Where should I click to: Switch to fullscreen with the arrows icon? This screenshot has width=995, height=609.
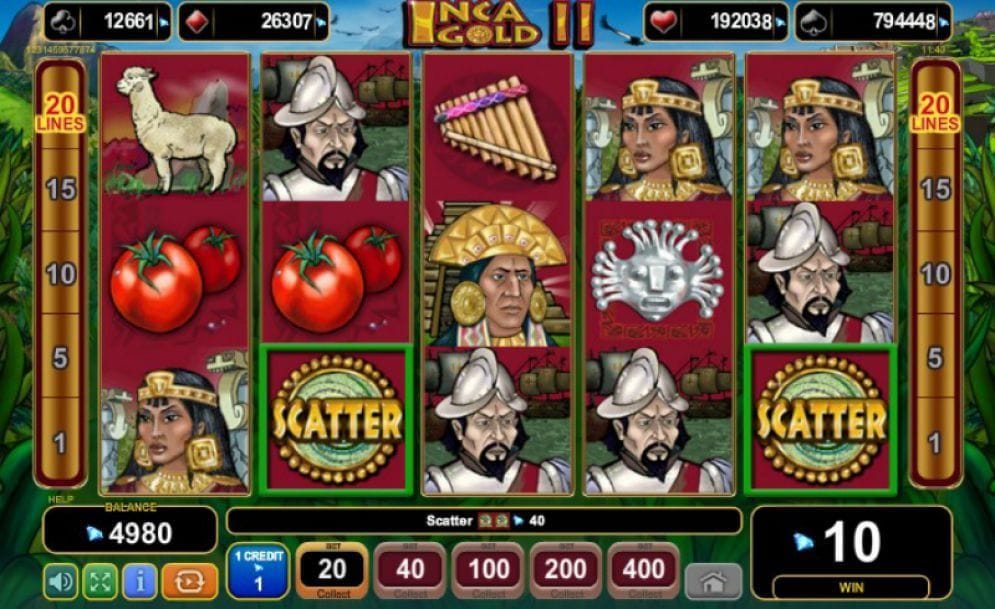click(x=100, y=581)
